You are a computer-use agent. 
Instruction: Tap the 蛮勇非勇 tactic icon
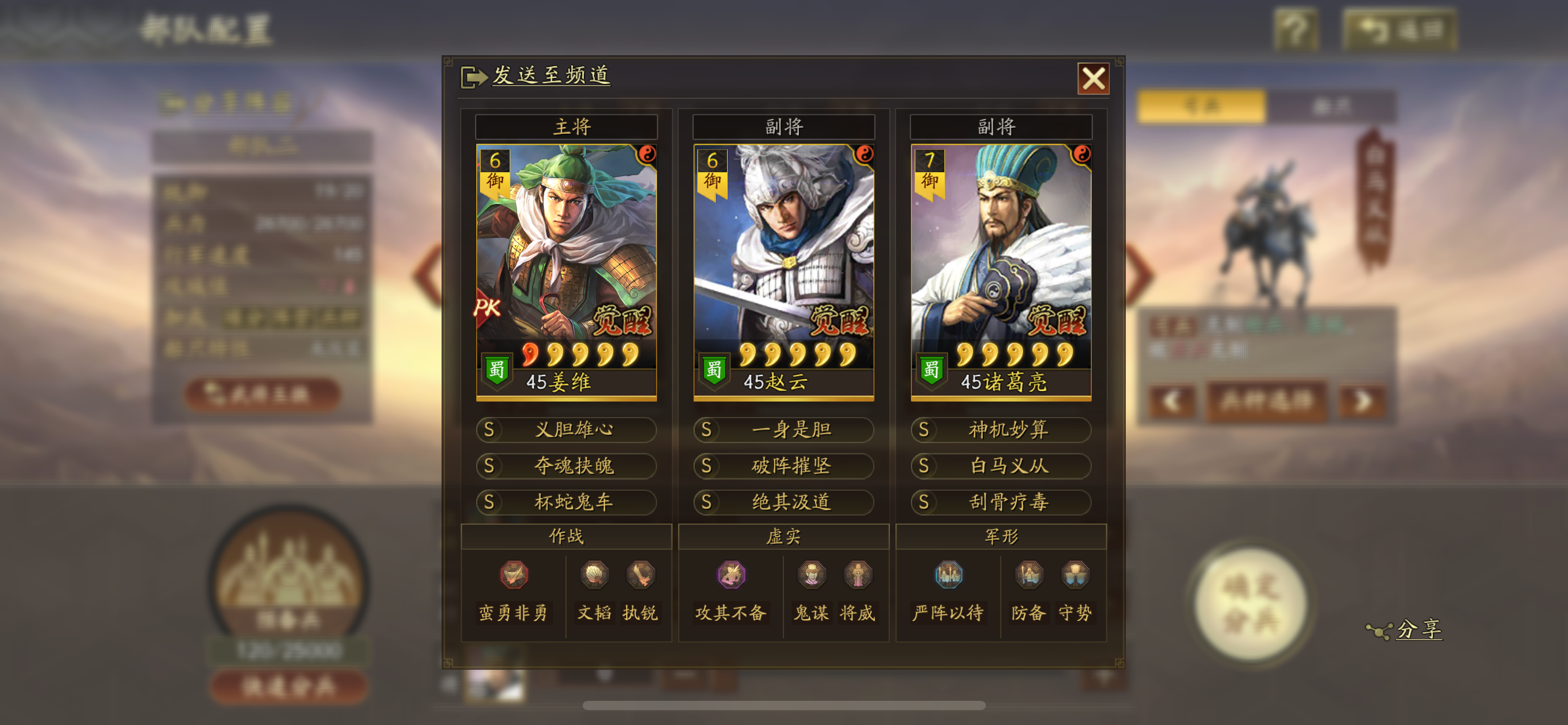pyautogui.click(x=514, y=575)
